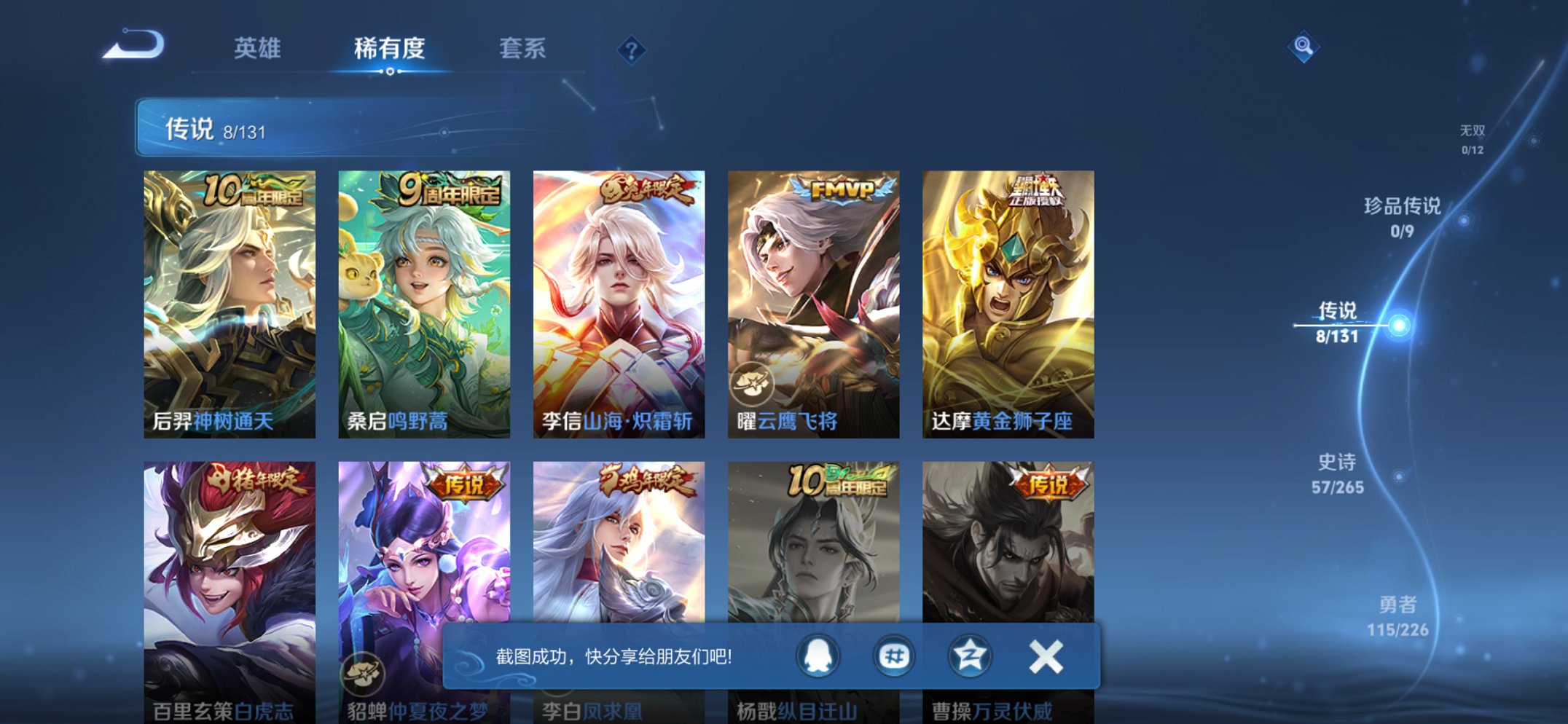Share to Qzone with the star icon
This screenshot has height=724, width=1568.
[x=969, y=656]
